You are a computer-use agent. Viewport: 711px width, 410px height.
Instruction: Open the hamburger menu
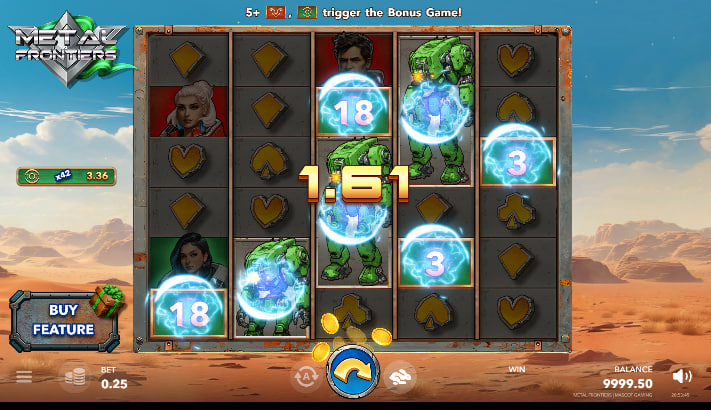click(x=24, y=377)
